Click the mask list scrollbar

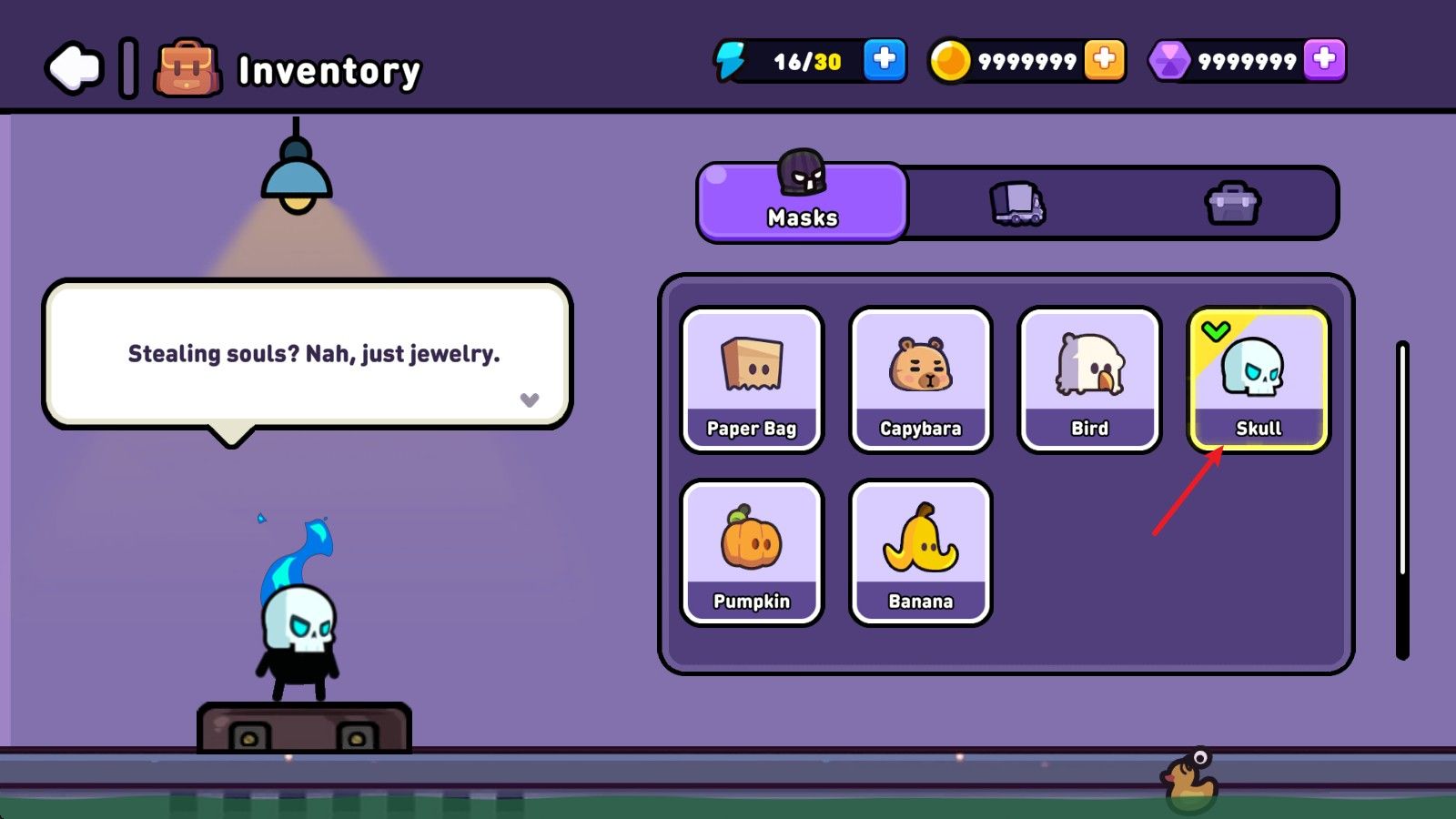1402,499
